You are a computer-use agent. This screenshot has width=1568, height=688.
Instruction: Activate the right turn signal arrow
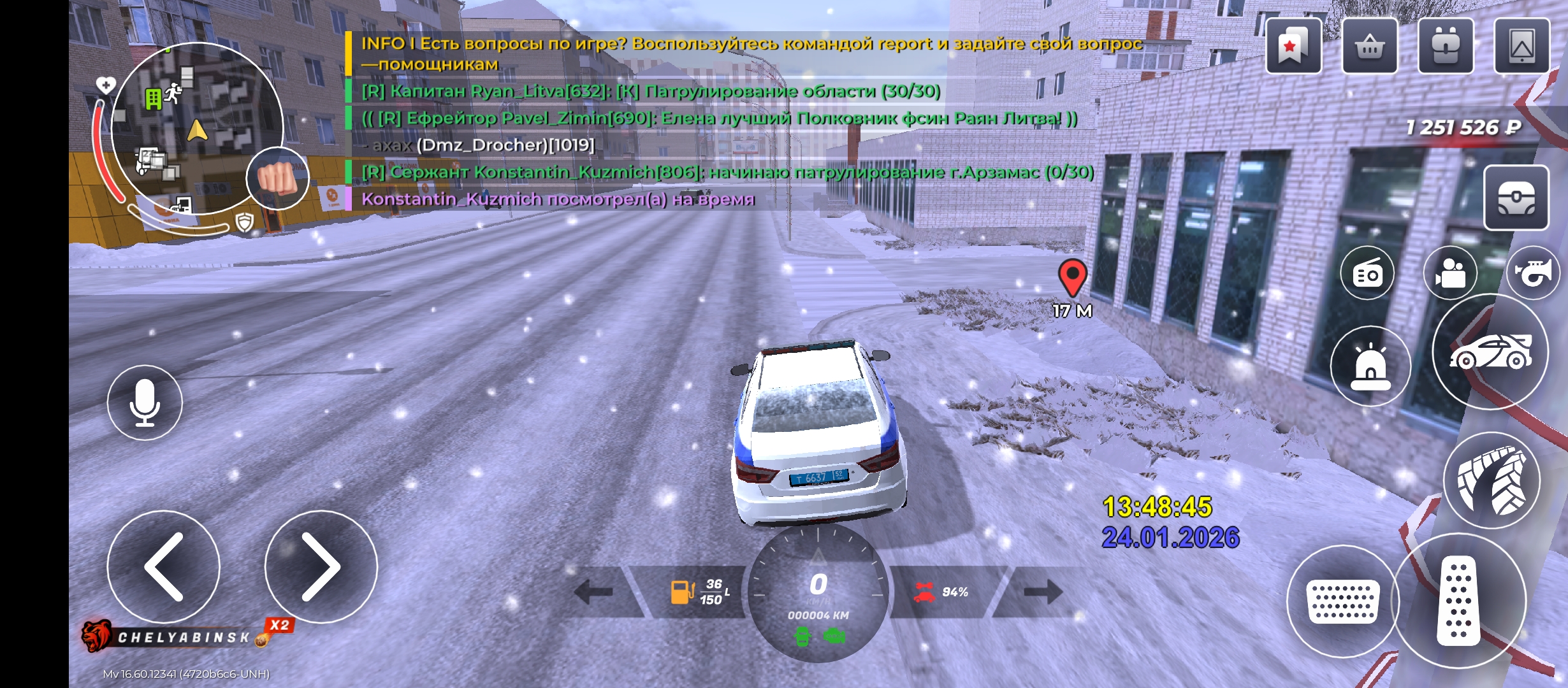pyautogui.click(x=1043, y=592)
